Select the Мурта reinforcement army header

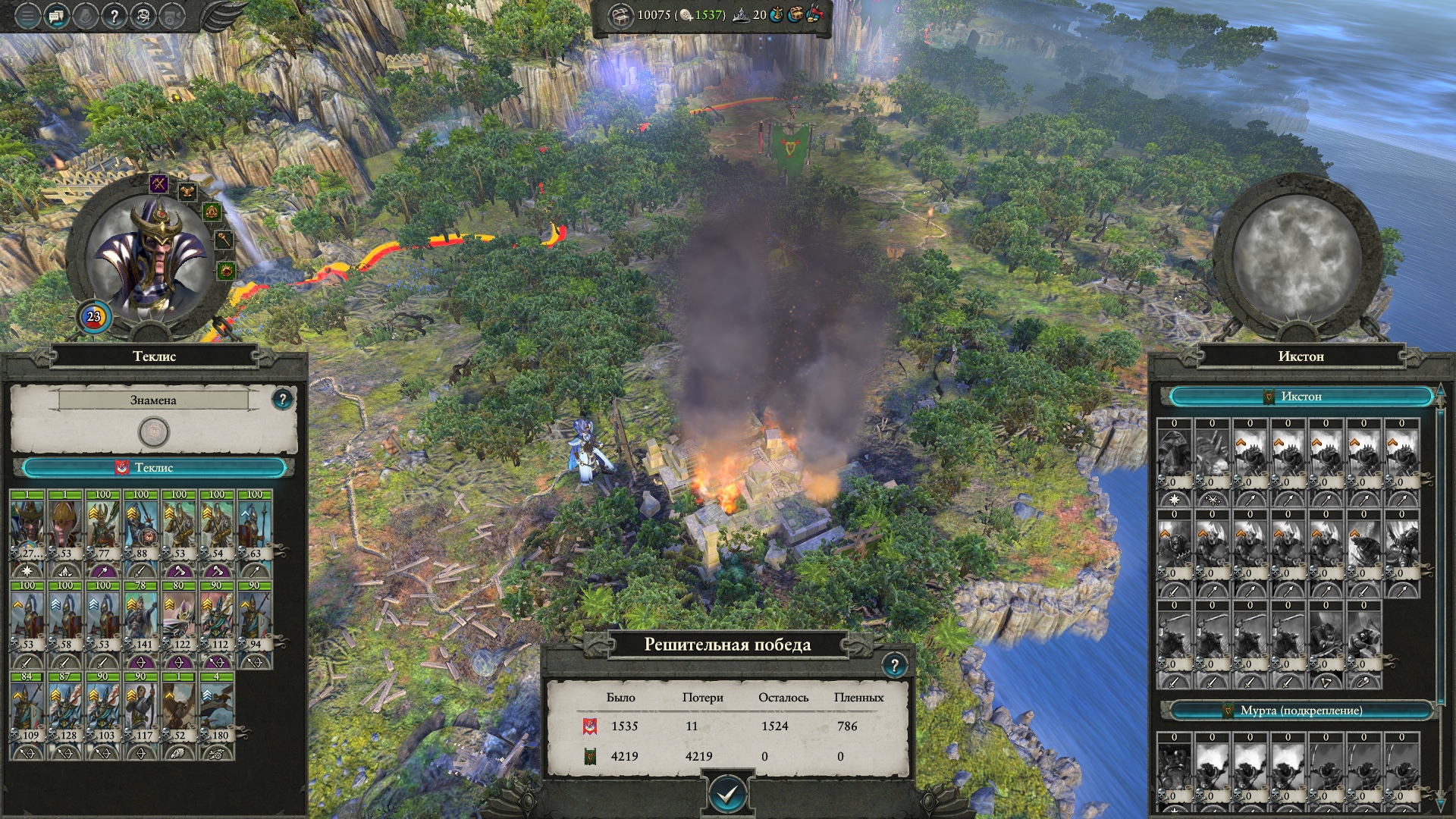(x=1301, y=711)
